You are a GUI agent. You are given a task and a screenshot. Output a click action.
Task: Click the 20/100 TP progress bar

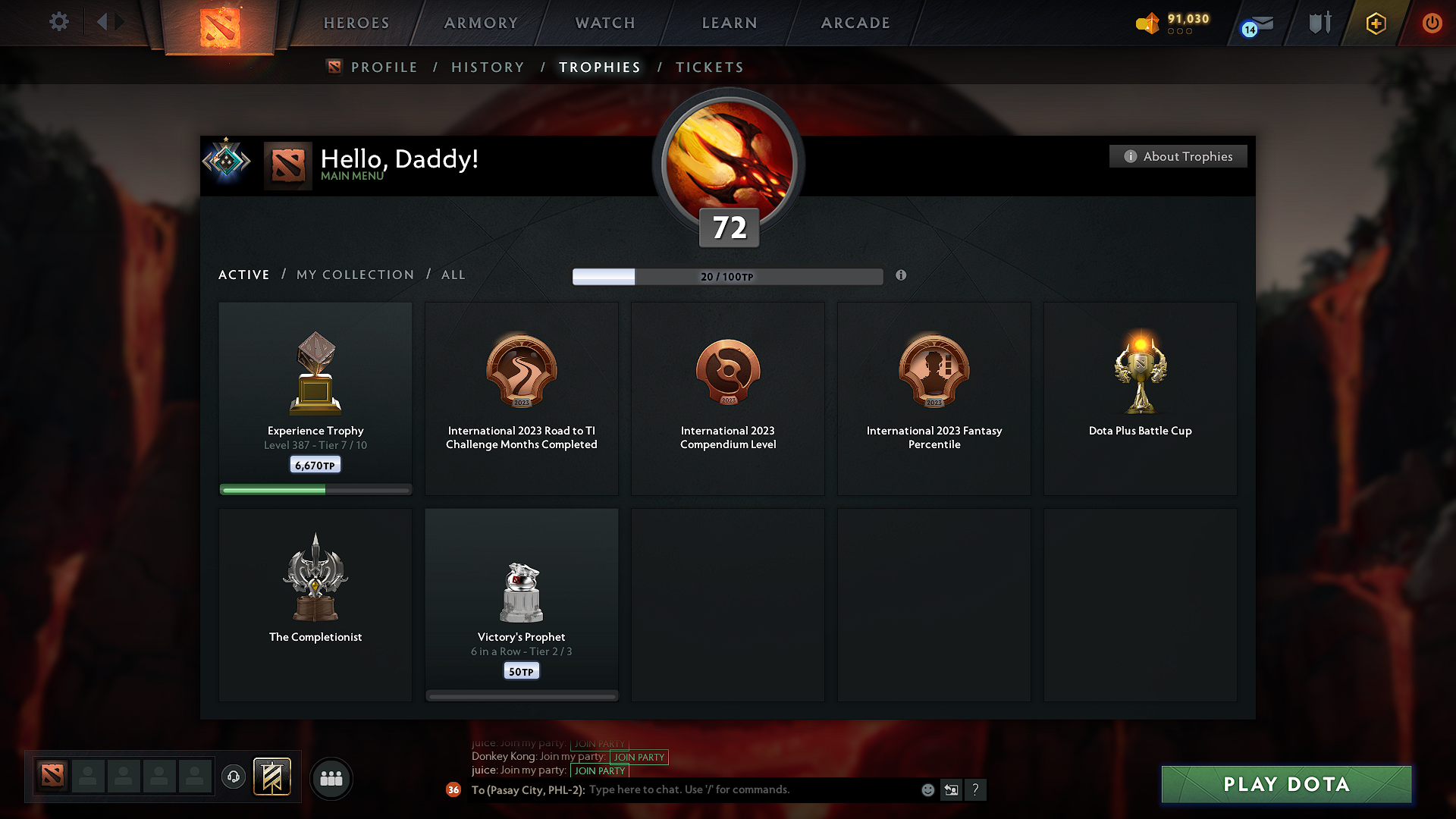tap(728, 276)
